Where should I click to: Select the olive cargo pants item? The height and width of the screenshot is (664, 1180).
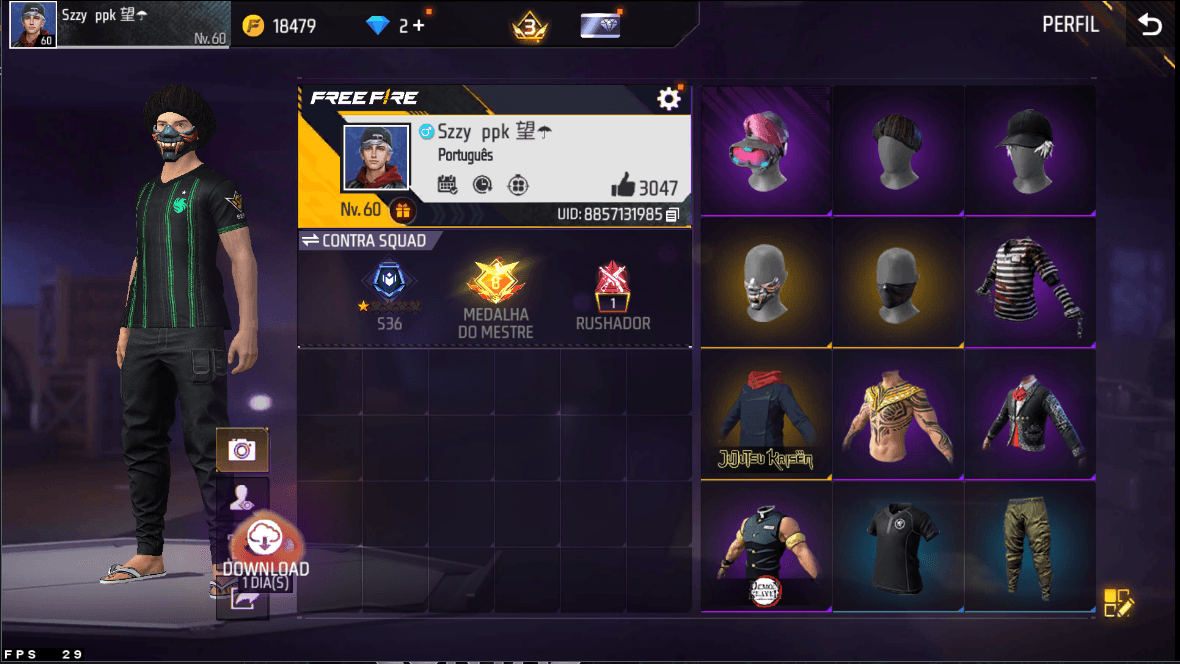pyautogui.click(x=1029, y=547)
